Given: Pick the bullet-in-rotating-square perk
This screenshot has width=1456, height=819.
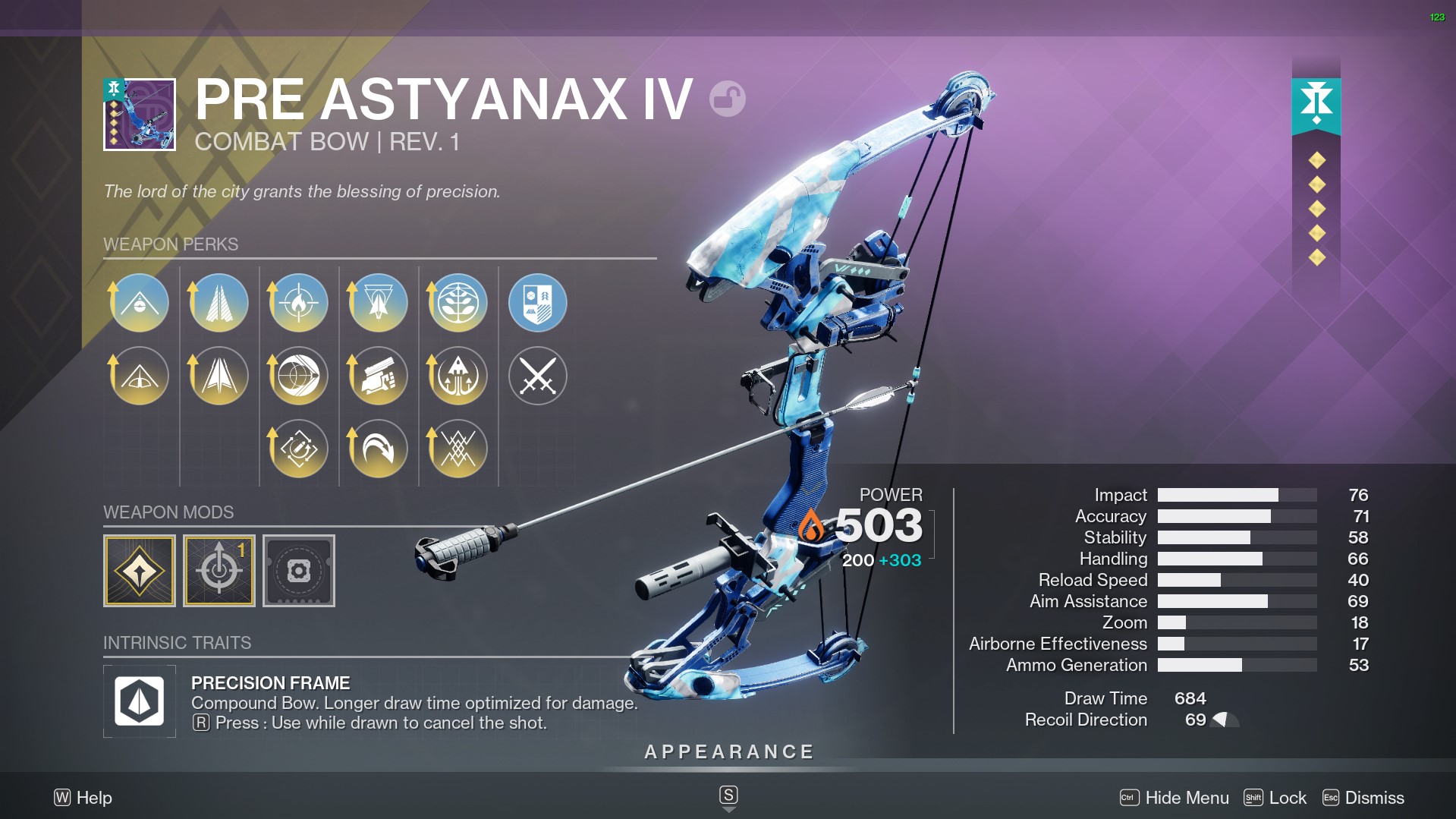Looking at the screenshot, I should (x=298, y=449).
